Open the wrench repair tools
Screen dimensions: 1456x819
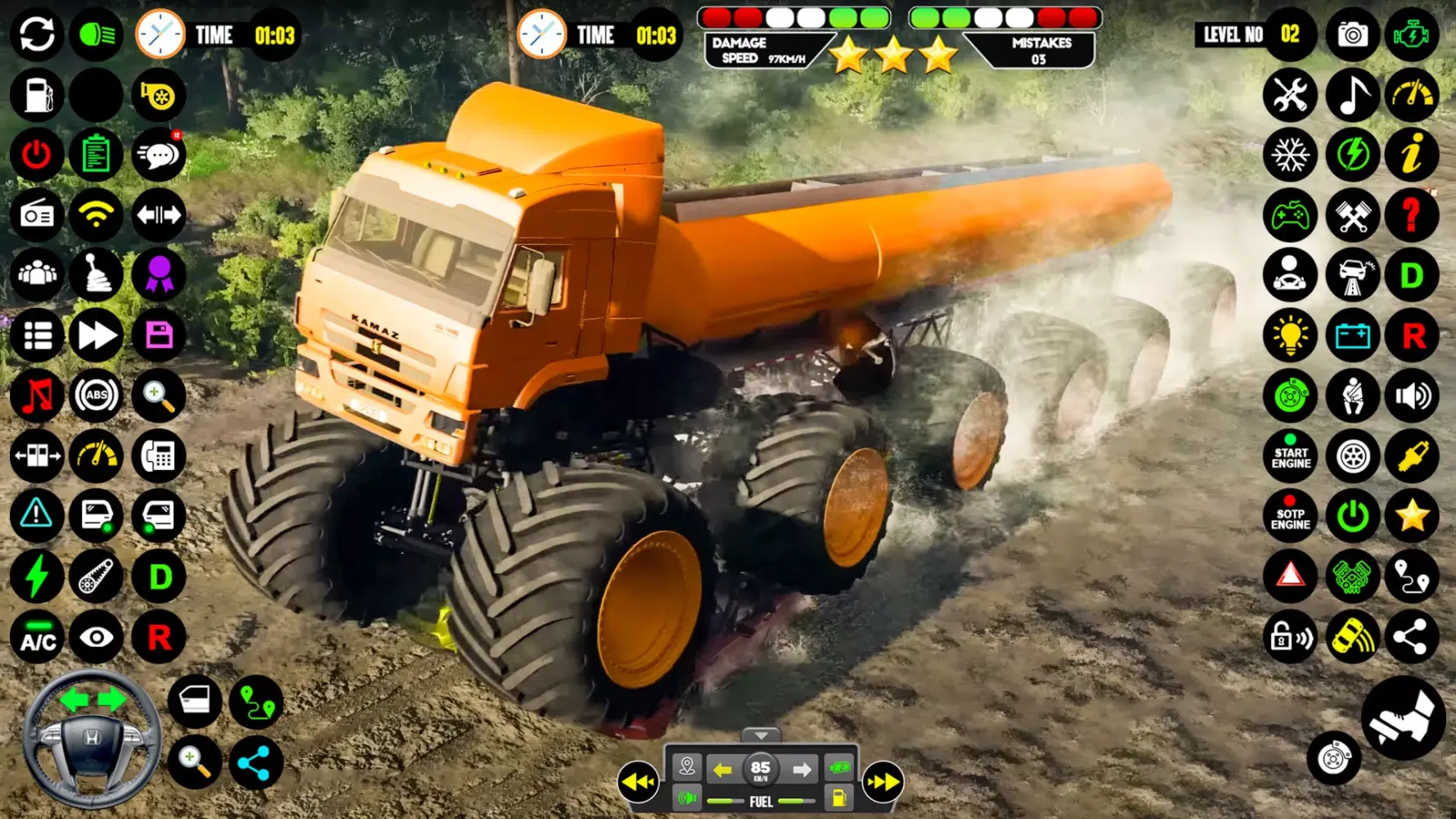(1290, 96)
